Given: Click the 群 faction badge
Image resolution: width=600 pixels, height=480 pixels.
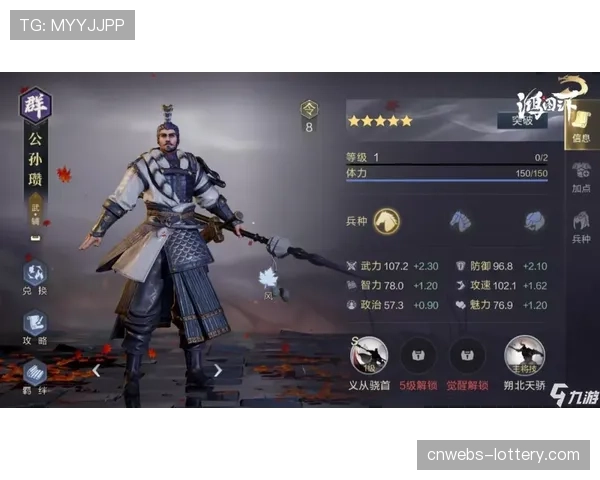Looking at the screenshot, I should click(x=36, y=104).
